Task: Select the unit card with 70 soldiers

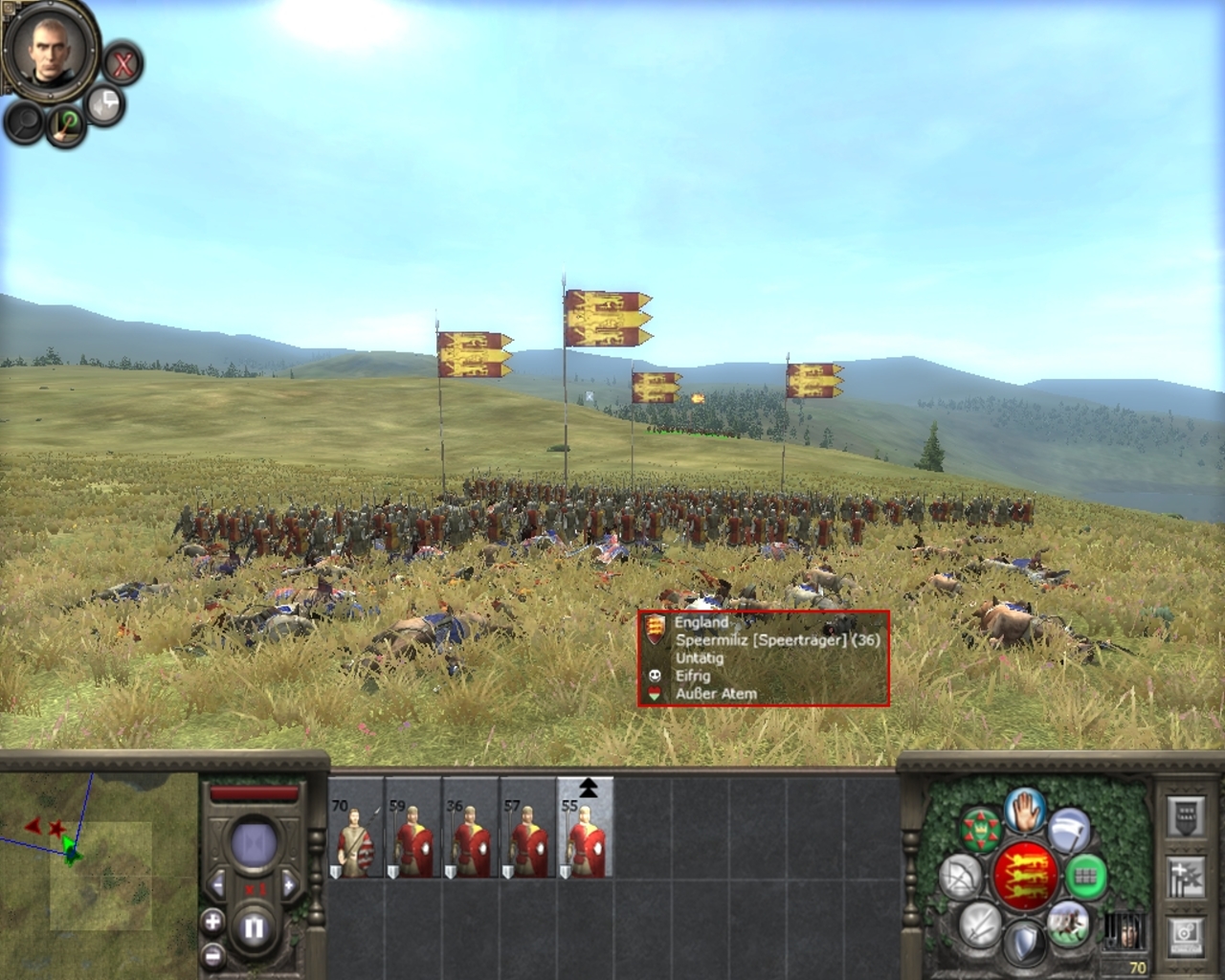Action: 356,828
